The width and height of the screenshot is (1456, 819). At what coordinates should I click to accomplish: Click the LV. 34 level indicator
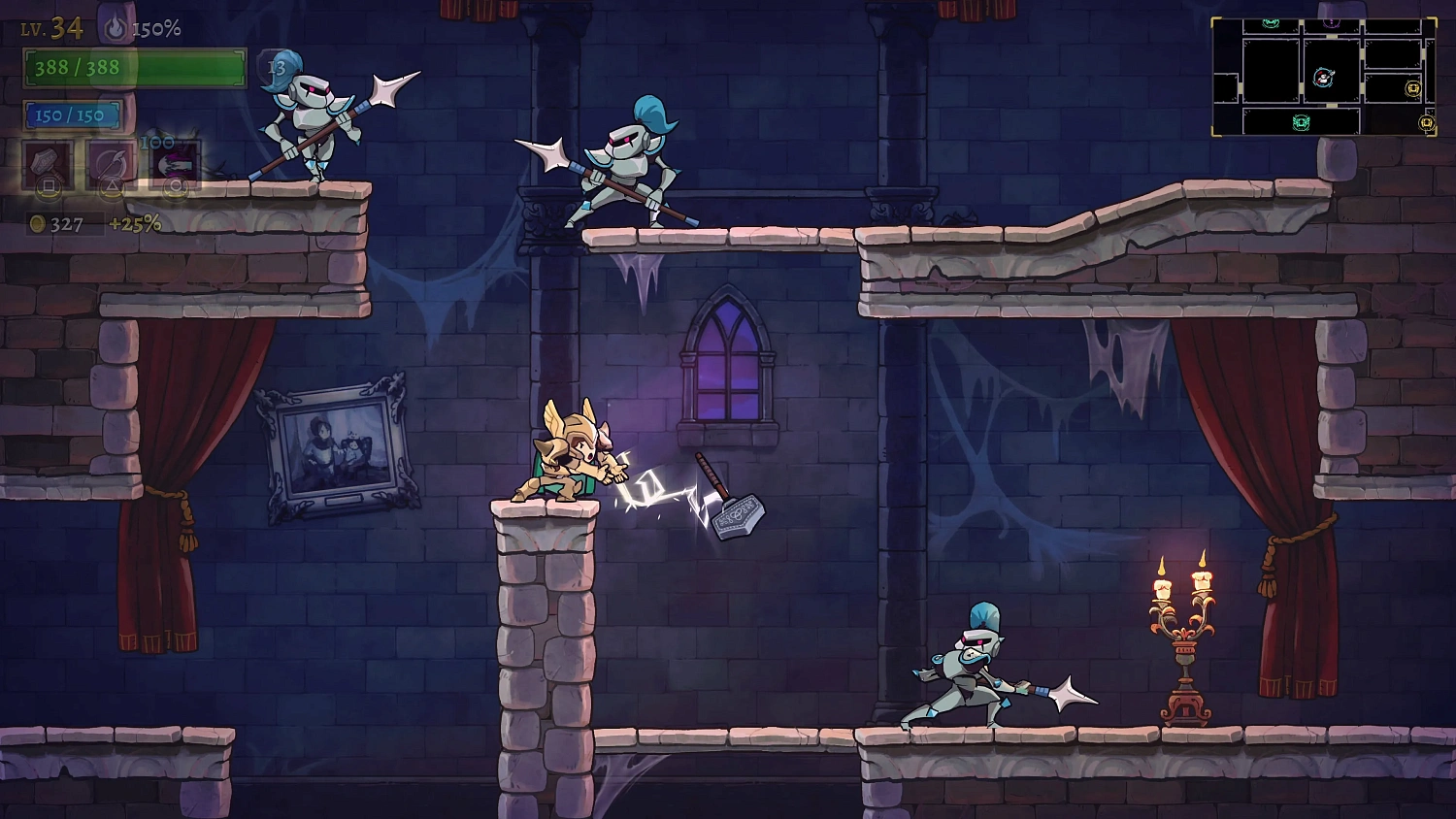click(52, 28)
